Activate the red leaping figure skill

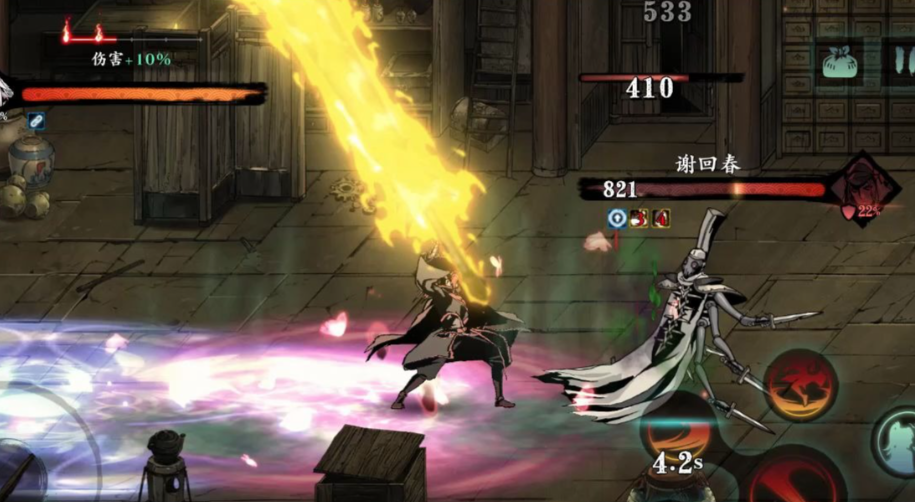pyautogui.click(x=800, y=385)
